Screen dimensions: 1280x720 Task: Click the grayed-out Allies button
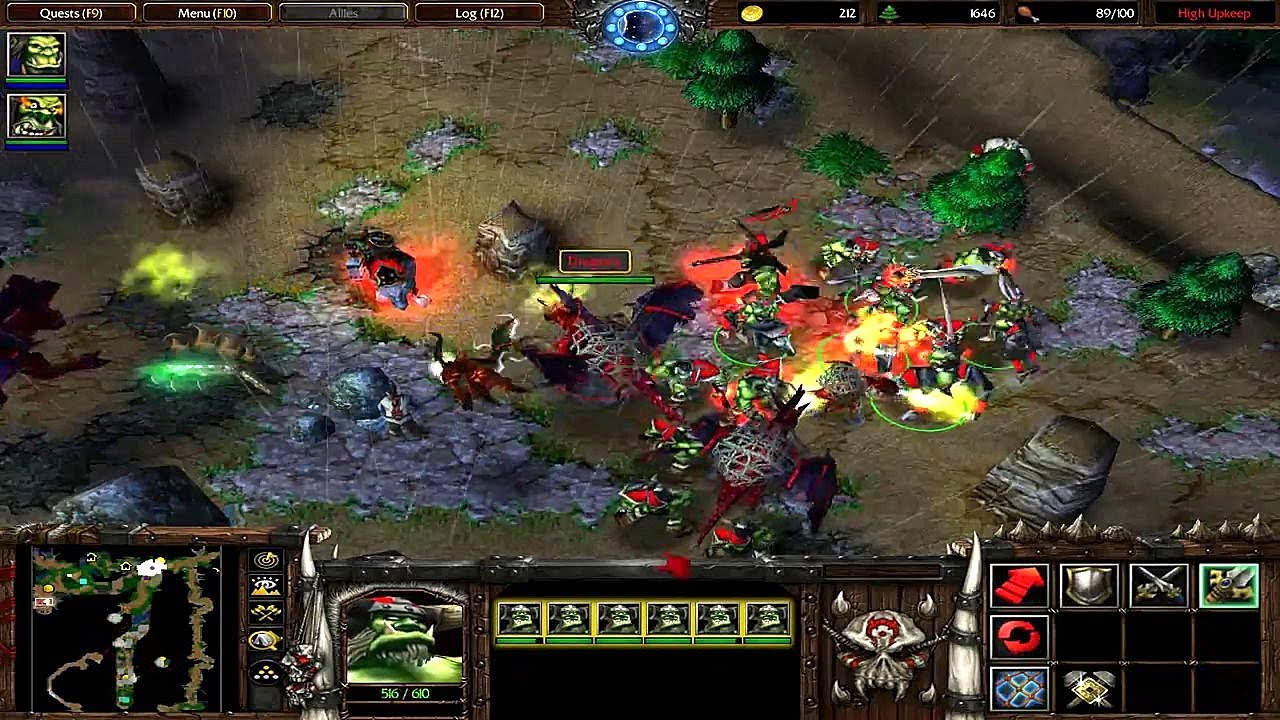click(343, 13)
